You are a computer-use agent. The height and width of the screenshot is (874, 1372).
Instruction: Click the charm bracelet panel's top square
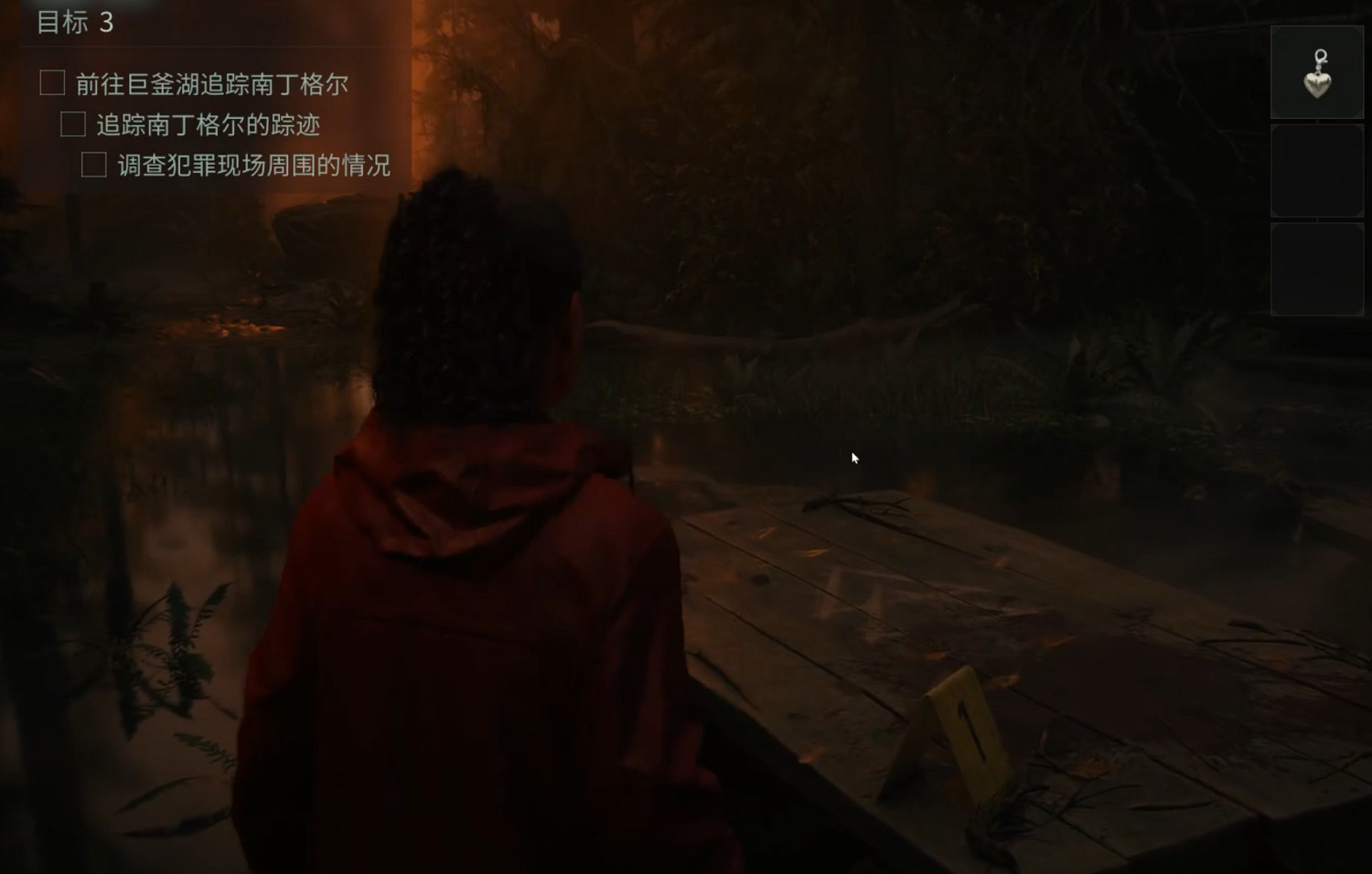[x=1315, y=70]
